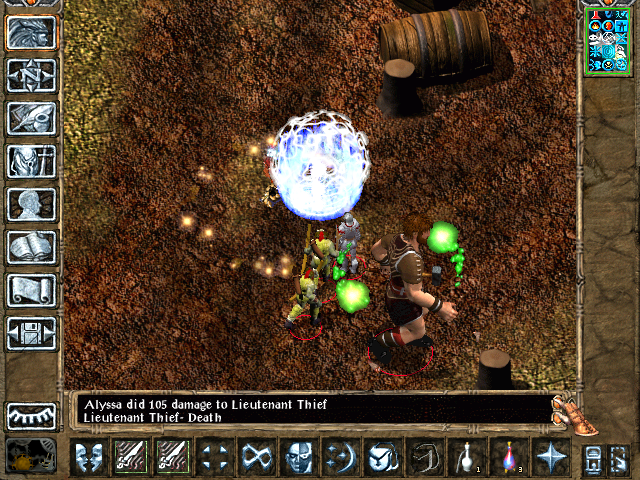Image resolution: width=640 pixels, height=480 pixels.
Task: Open the priest scroll with the scroll button
Action: pyautogui.click(x=31, y=290)
